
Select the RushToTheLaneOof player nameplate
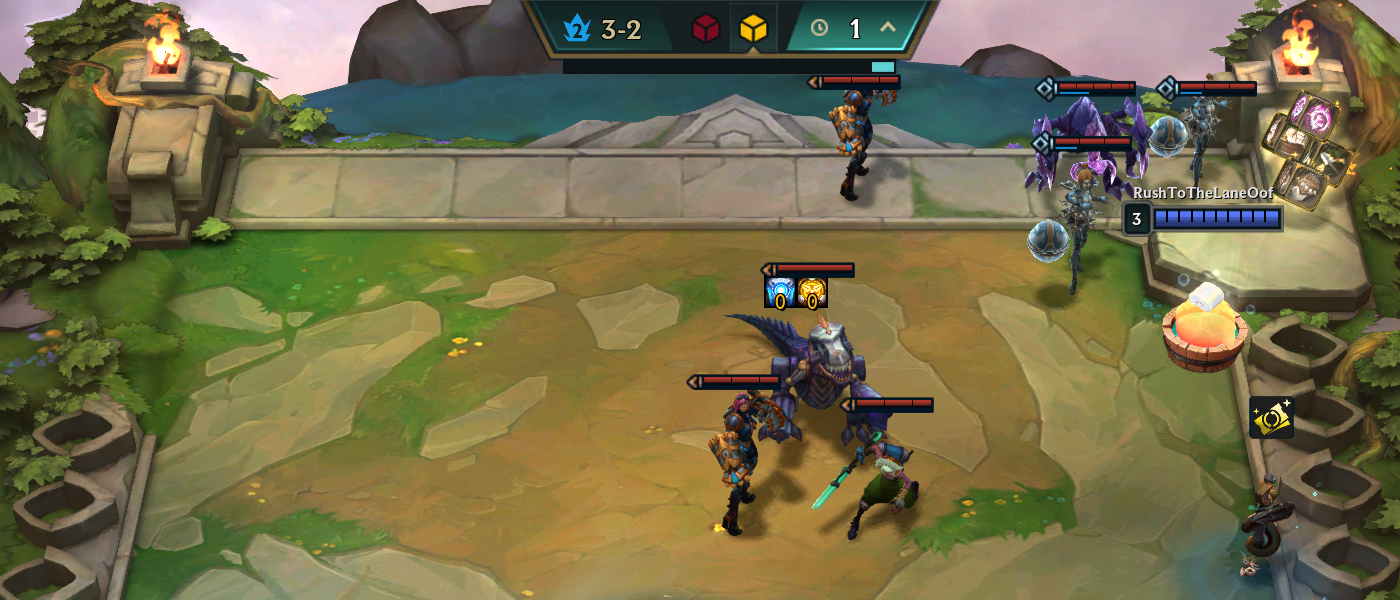[1203, 193]
